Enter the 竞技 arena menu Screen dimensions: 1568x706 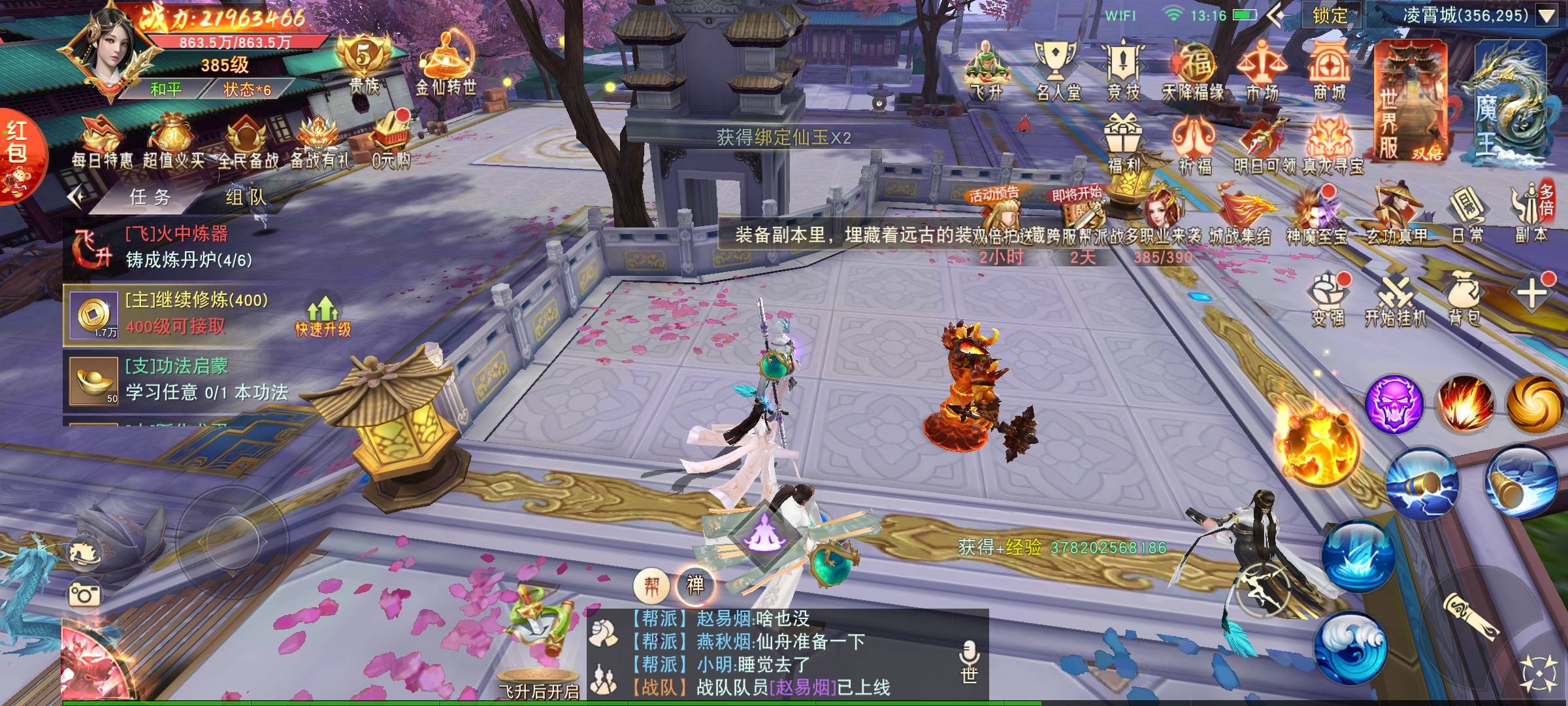(1123, 70)
